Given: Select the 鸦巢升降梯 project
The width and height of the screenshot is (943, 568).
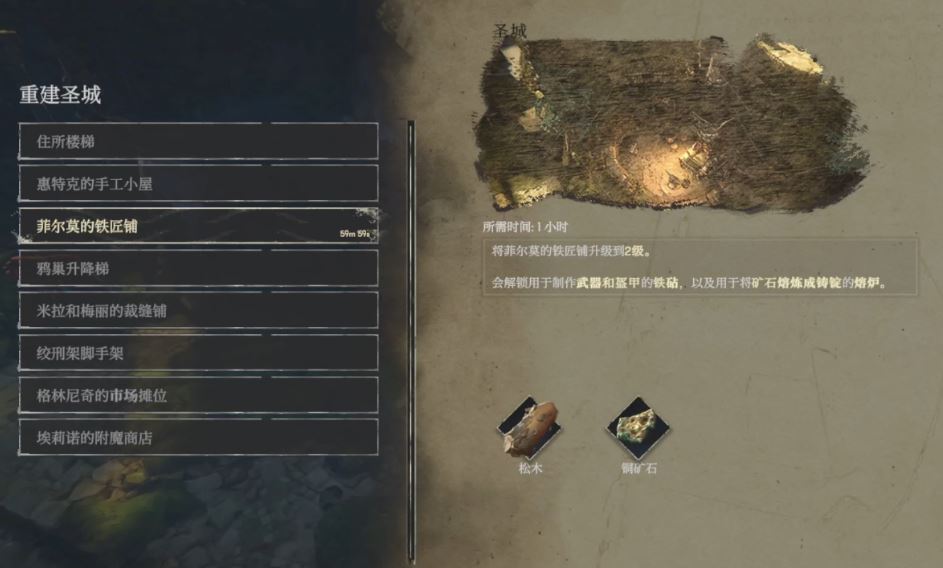Looking at the screenshot, I should 198,268.
